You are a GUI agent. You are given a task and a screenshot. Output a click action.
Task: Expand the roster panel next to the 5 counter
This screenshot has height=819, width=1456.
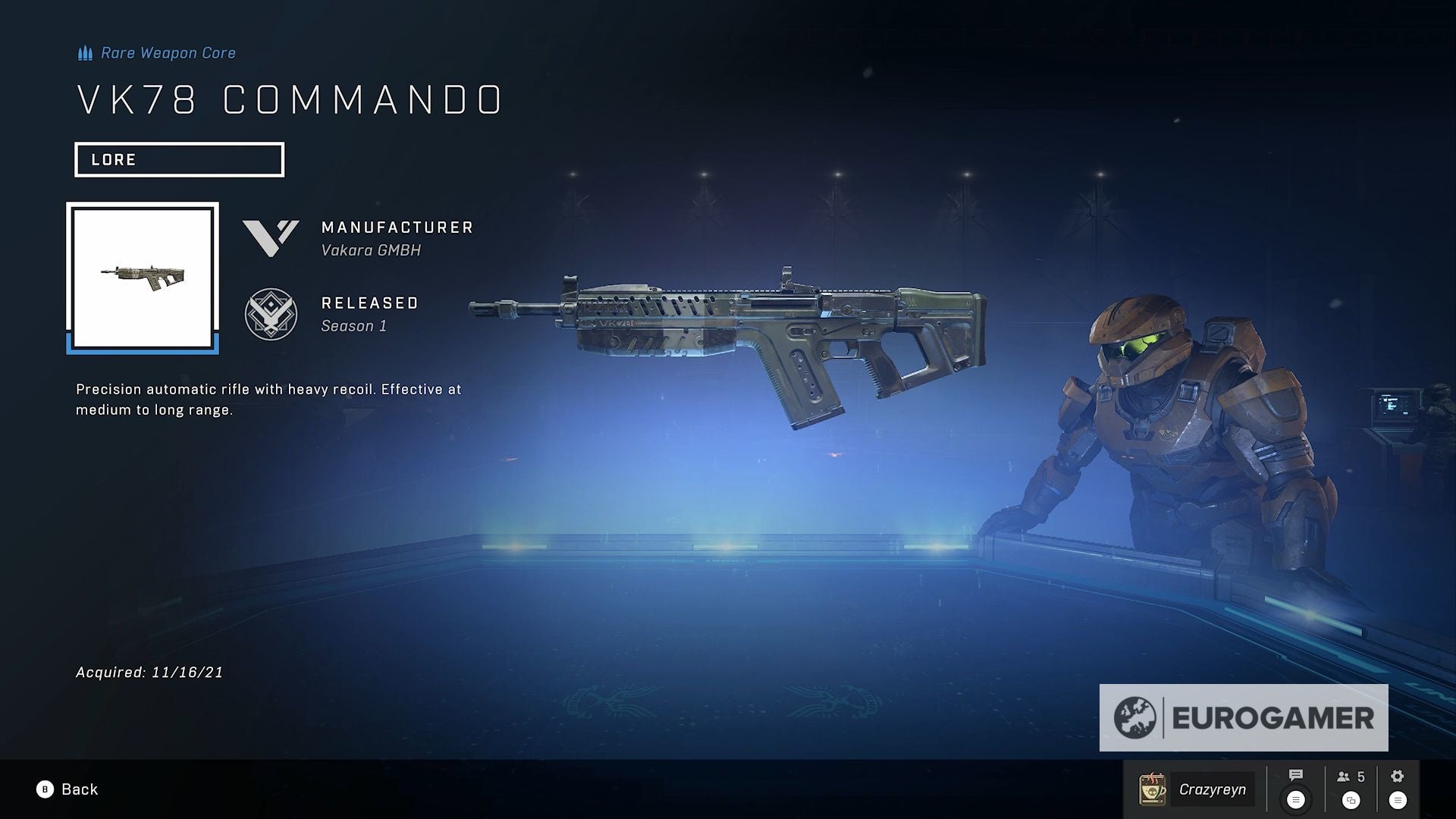coord(1352,800)
